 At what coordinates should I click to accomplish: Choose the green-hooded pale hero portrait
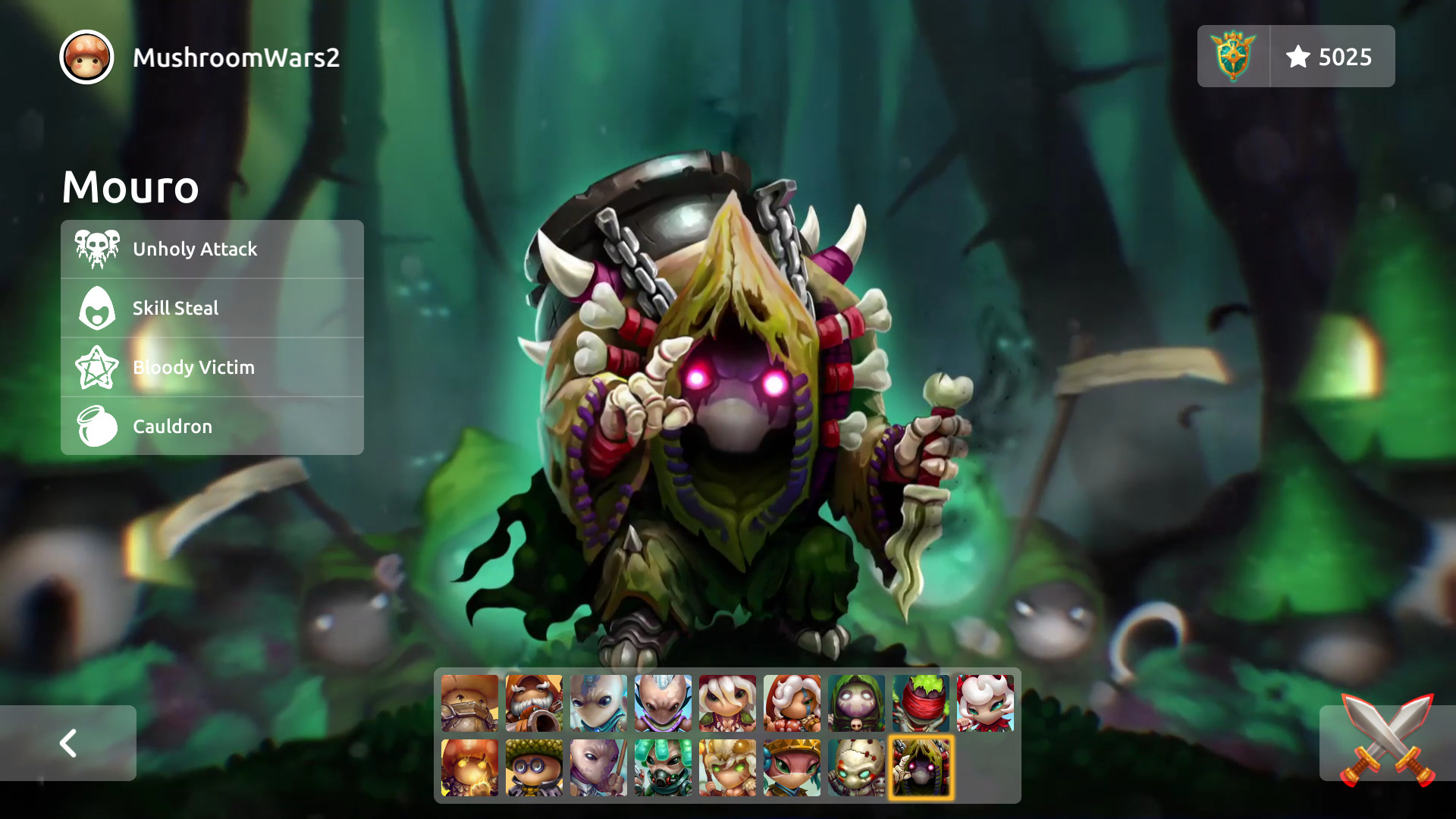[855, 704]
